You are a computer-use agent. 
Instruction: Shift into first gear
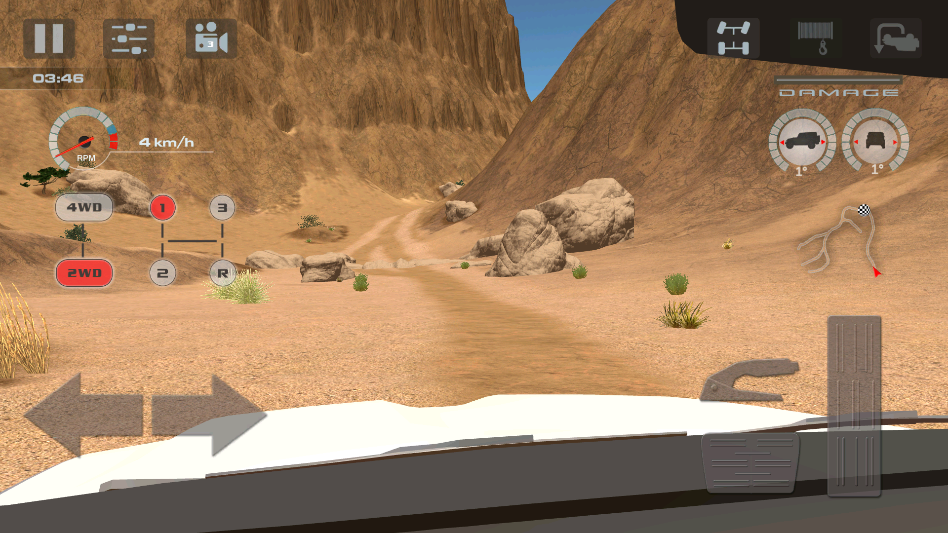pos(163,208)
